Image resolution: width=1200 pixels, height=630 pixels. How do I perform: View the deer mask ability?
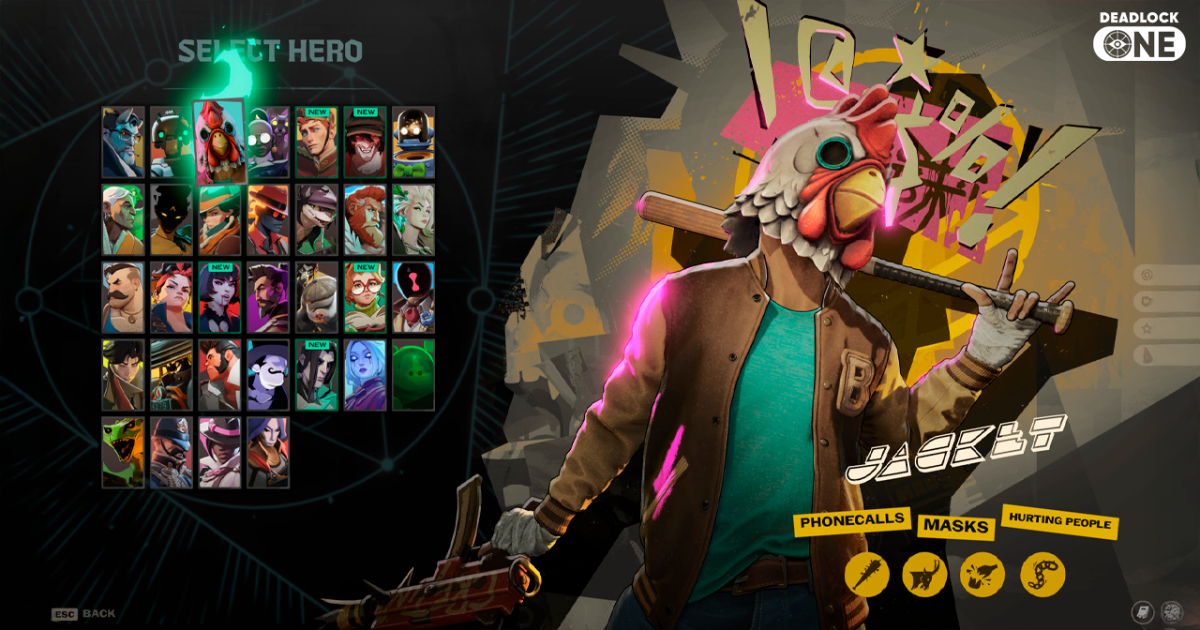click(x=924, y=574)
